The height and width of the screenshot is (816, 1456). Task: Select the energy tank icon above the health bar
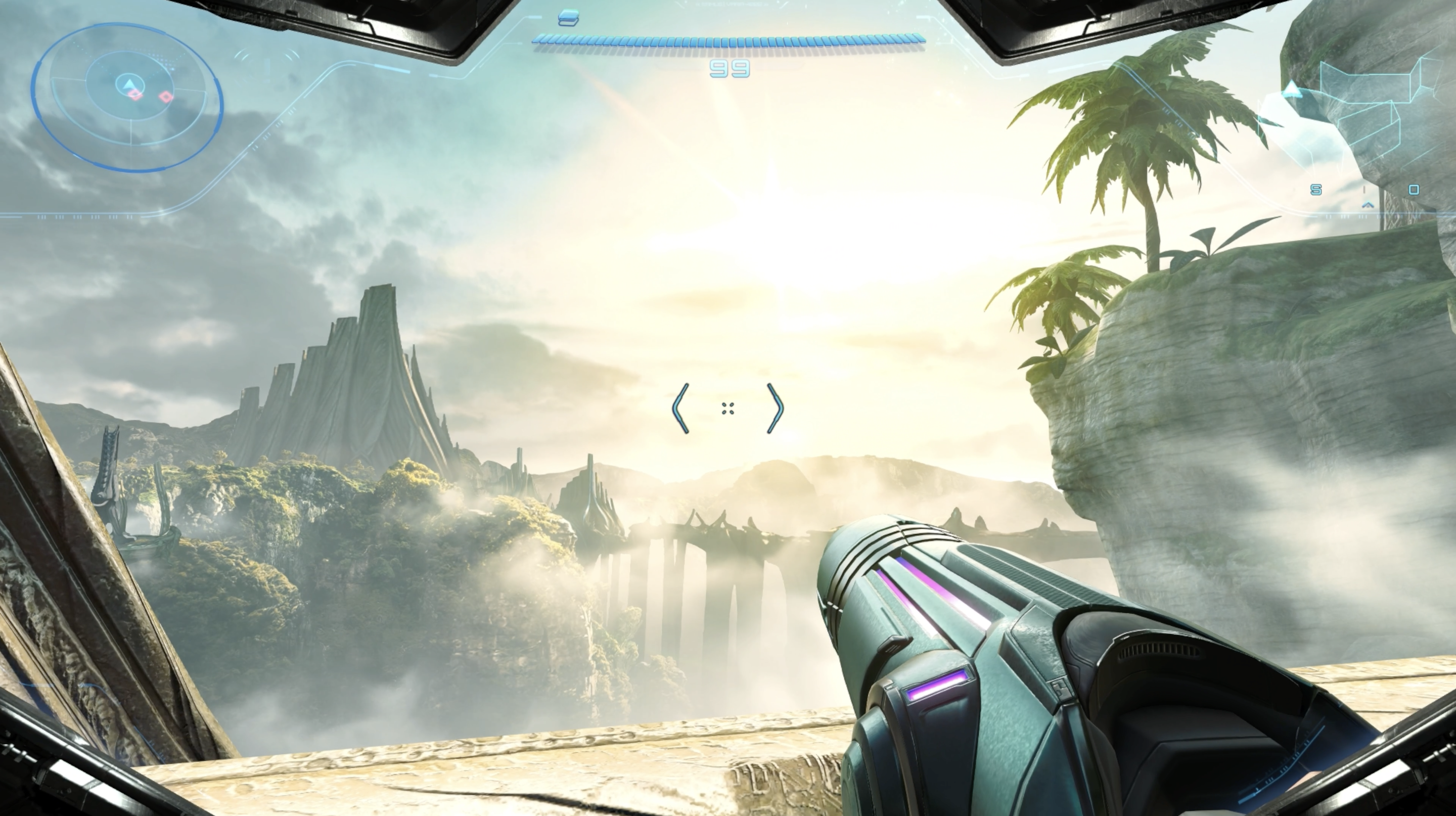(569, 18)
